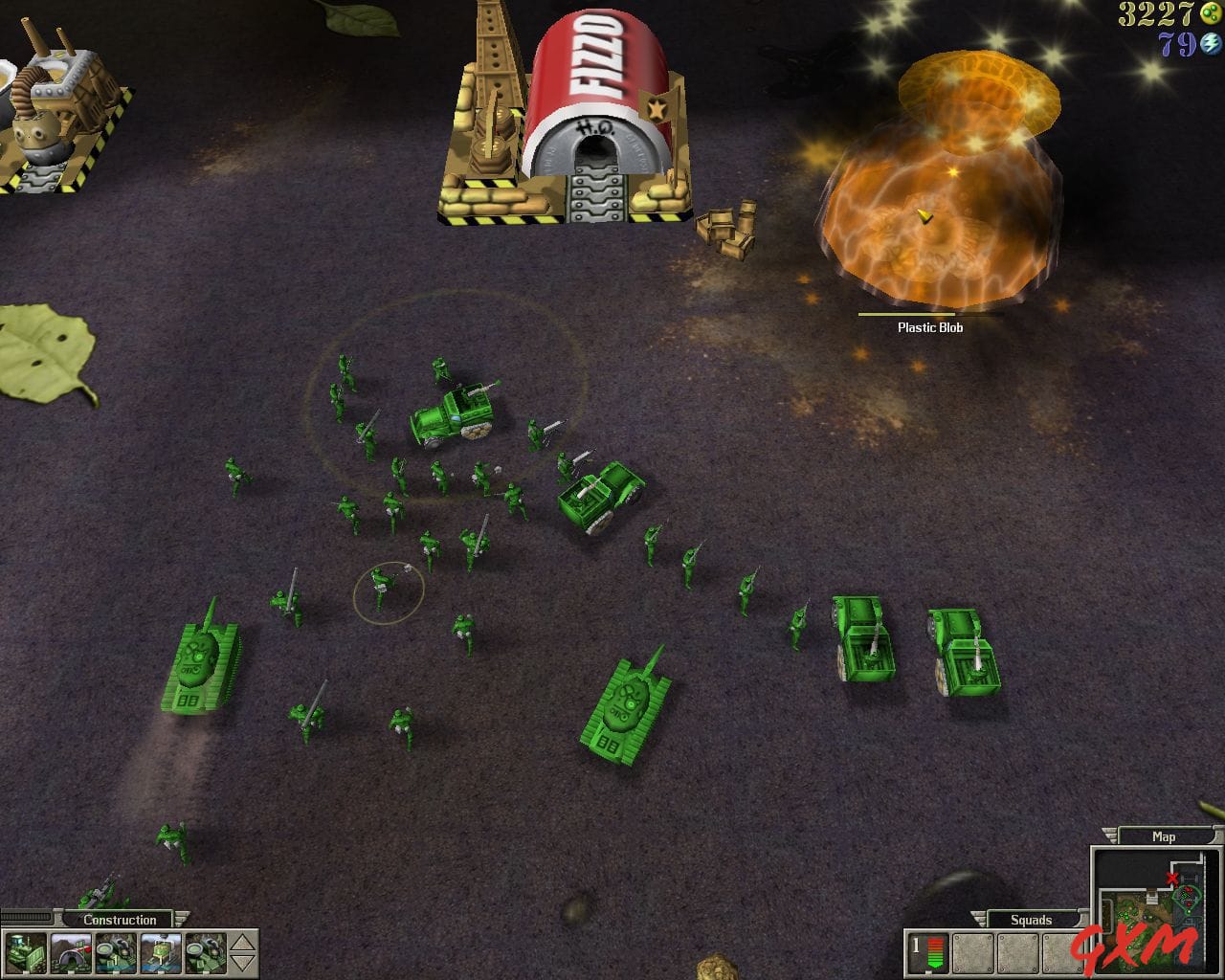Viewport: 1225px width, 980px height.
Task: Click the Plastic Blob name label
Action: point(929,327)
